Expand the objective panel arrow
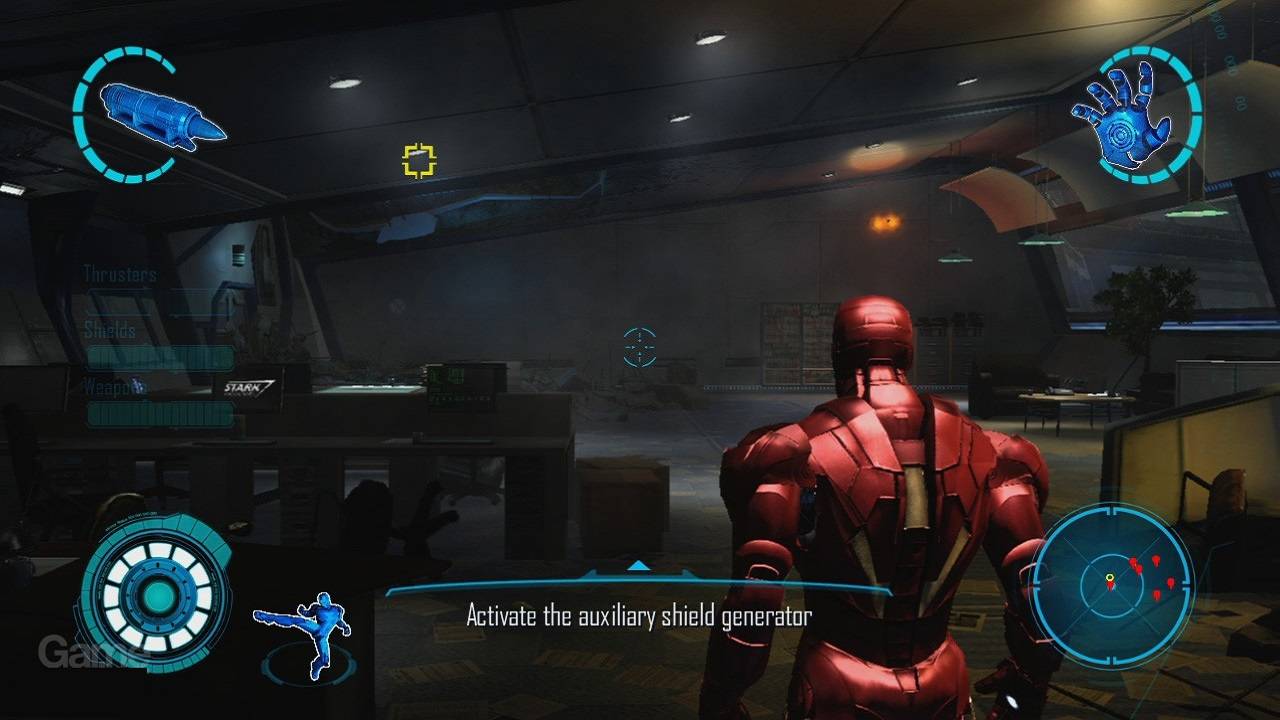Image resolution: width=1280 pixels, height=720 pixels. [x=638, y=566]
